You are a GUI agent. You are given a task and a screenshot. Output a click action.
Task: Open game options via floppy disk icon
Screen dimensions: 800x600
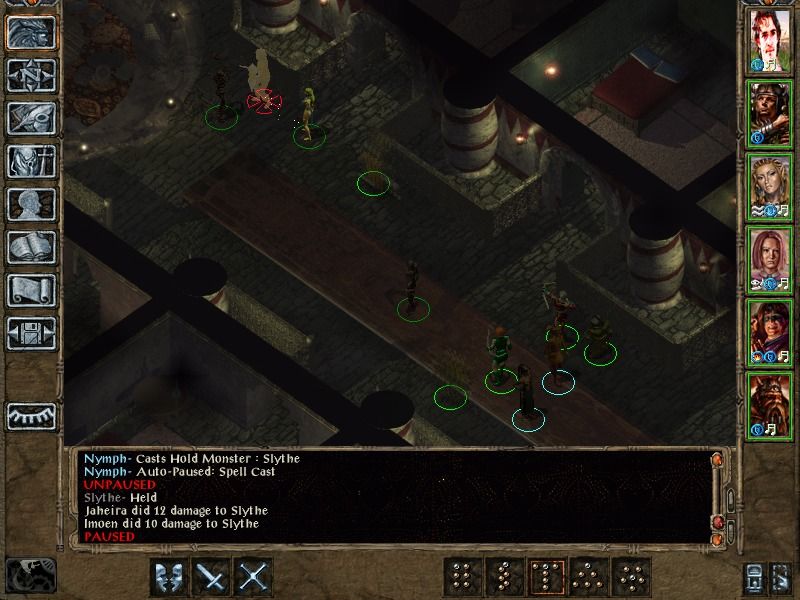coord(31,333)
